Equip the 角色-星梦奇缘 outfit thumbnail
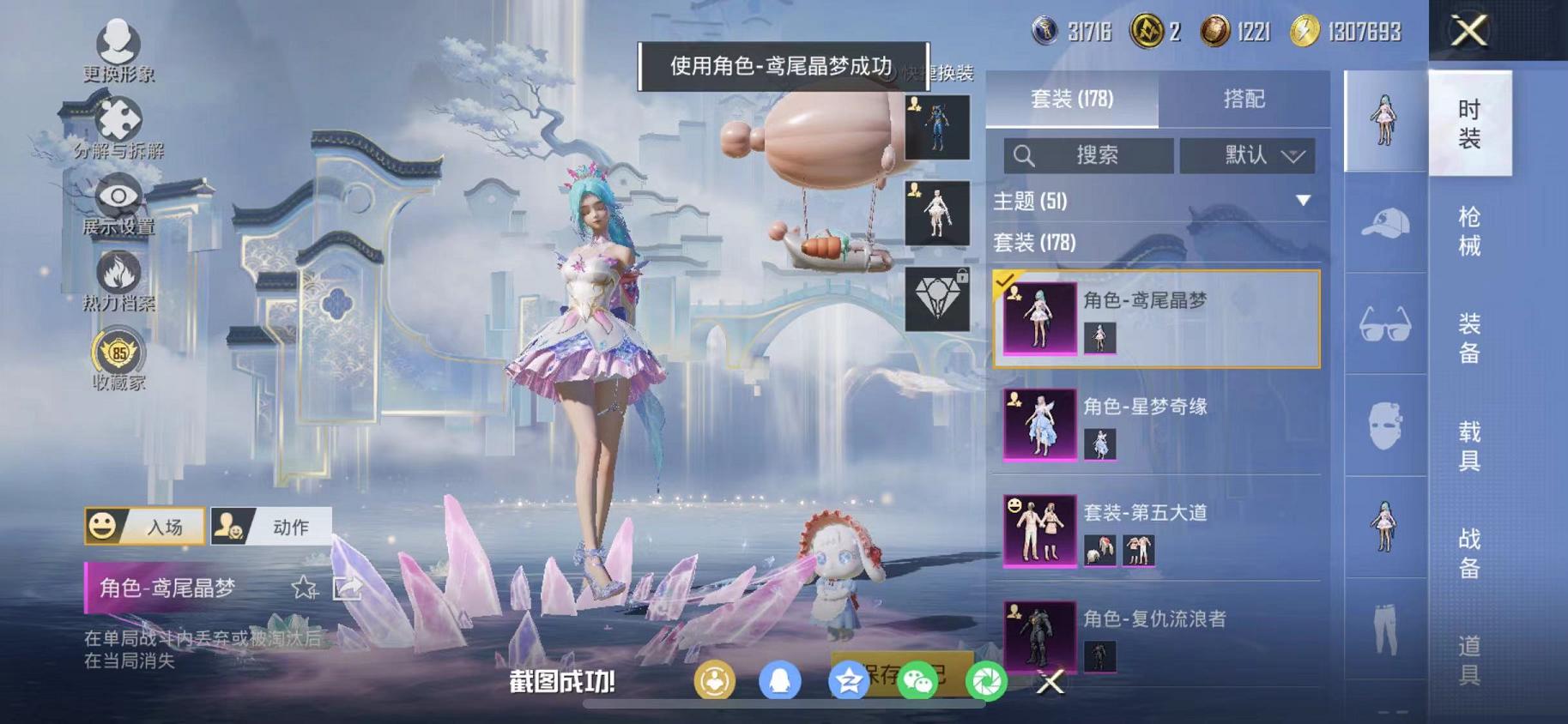This screenshot has height=724, width=1568. (x=1042, y=426)
